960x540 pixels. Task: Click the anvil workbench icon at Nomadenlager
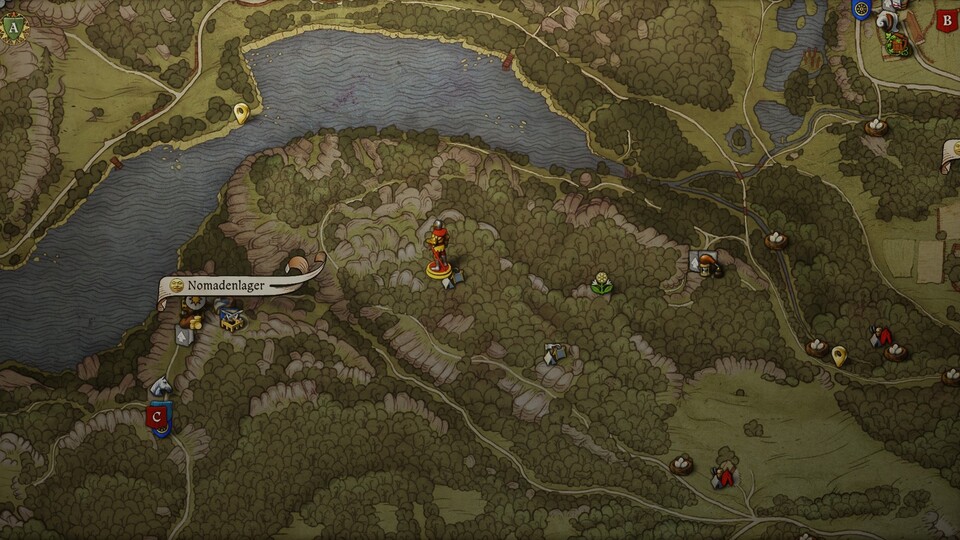coord(233,320)
